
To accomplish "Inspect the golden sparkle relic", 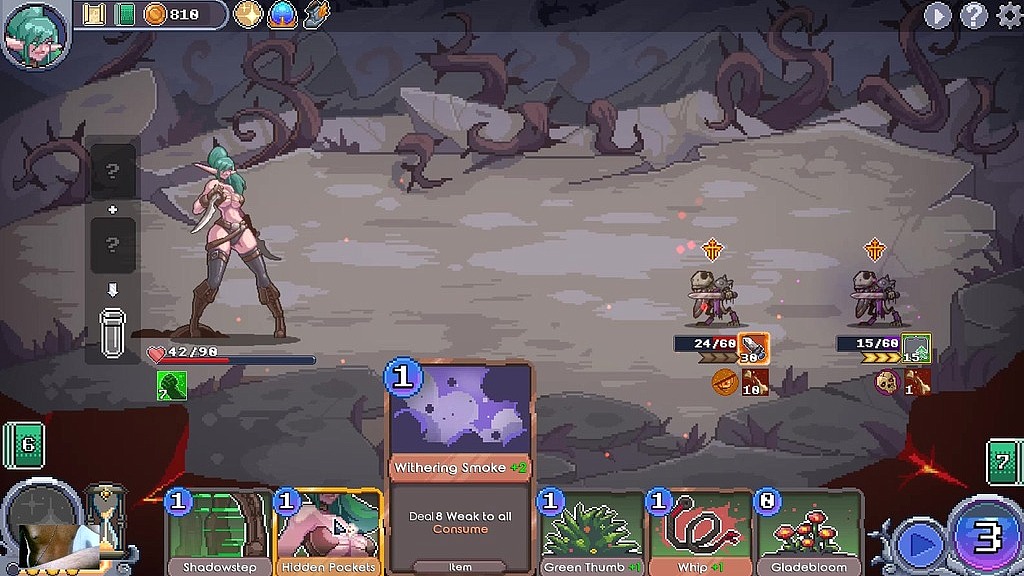I will (248, 14).
